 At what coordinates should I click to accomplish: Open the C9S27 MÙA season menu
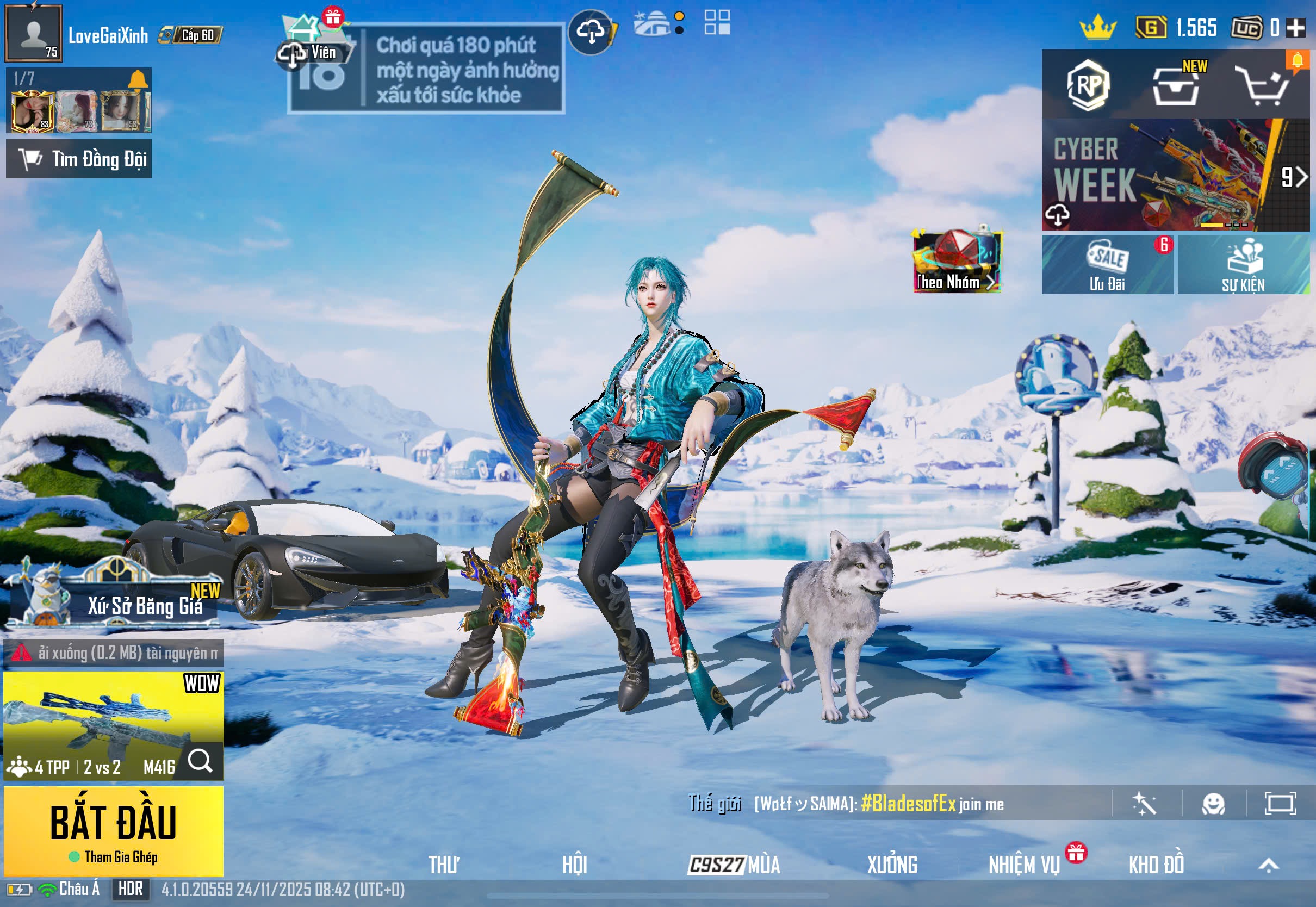pos(734,865)
